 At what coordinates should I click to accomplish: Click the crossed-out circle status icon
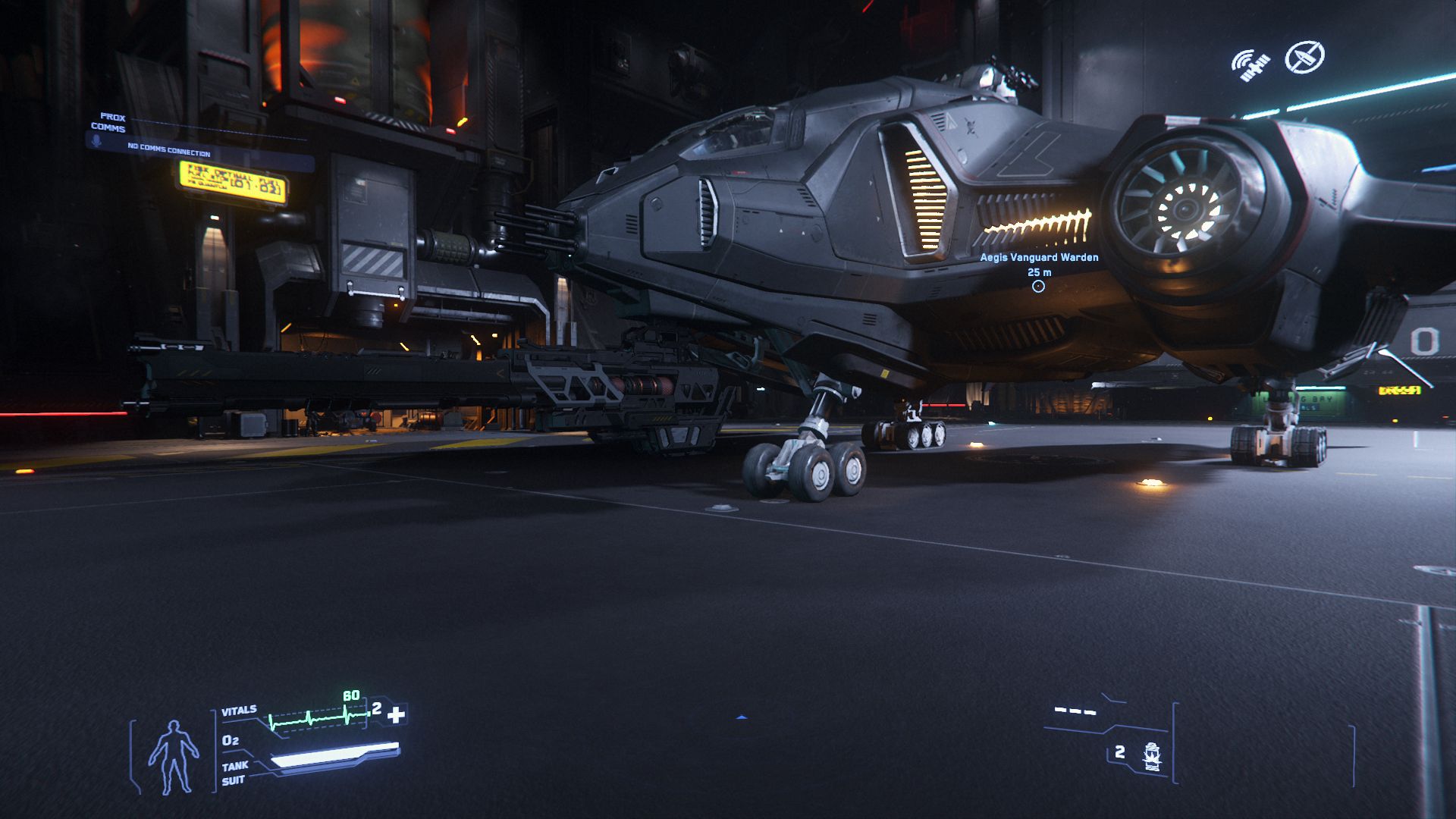tap(1304, 57)
